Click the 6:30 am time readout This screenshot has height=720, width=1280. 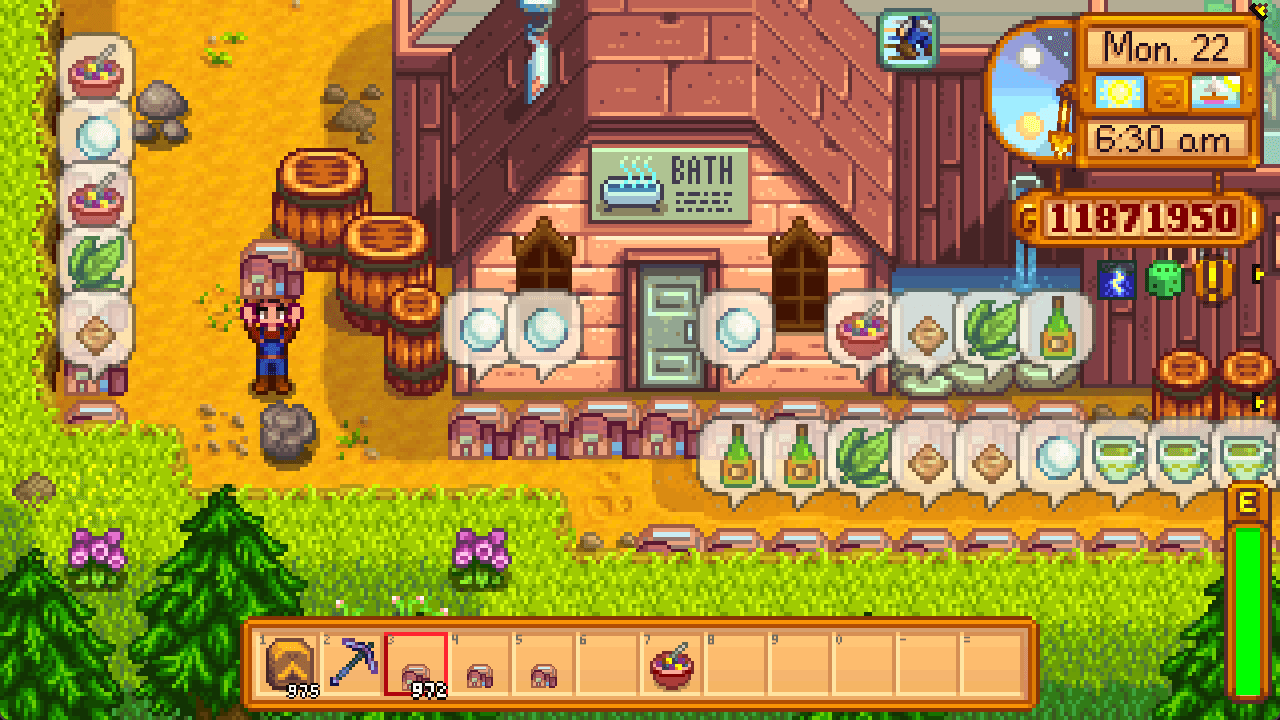point(1165,140)
